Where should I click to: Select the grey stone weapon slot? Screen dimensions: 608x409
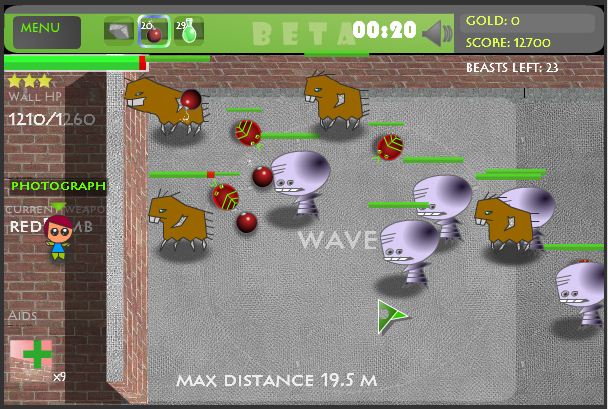118,32
